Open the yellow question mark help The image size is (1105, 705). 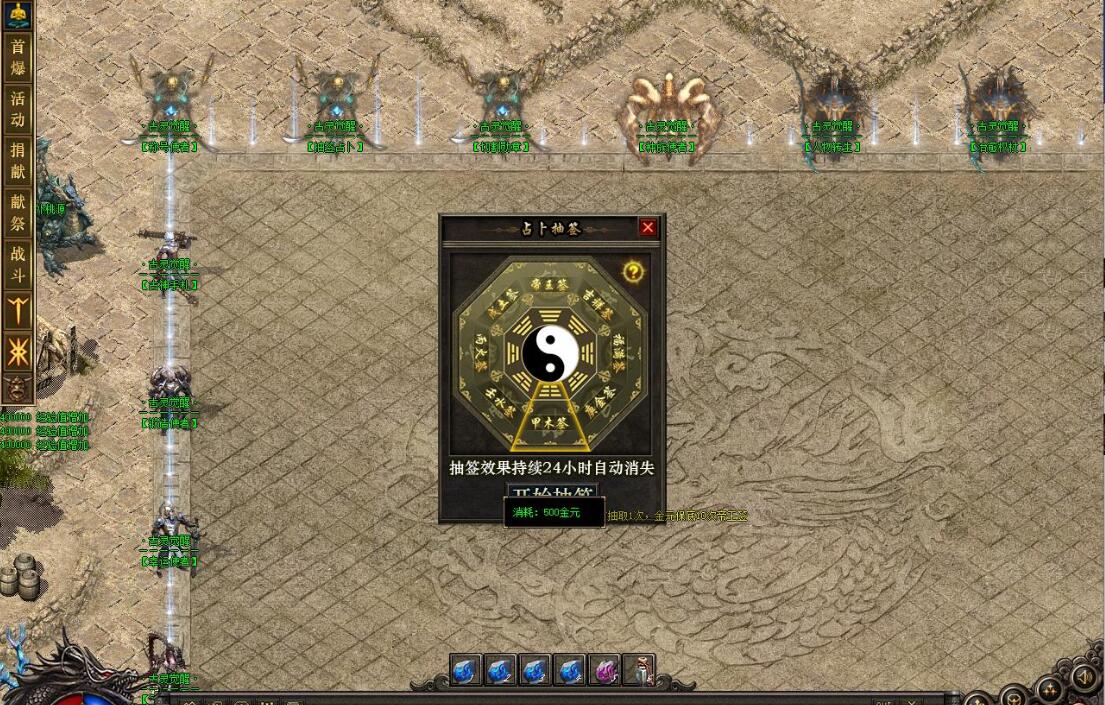coord(632,271)
